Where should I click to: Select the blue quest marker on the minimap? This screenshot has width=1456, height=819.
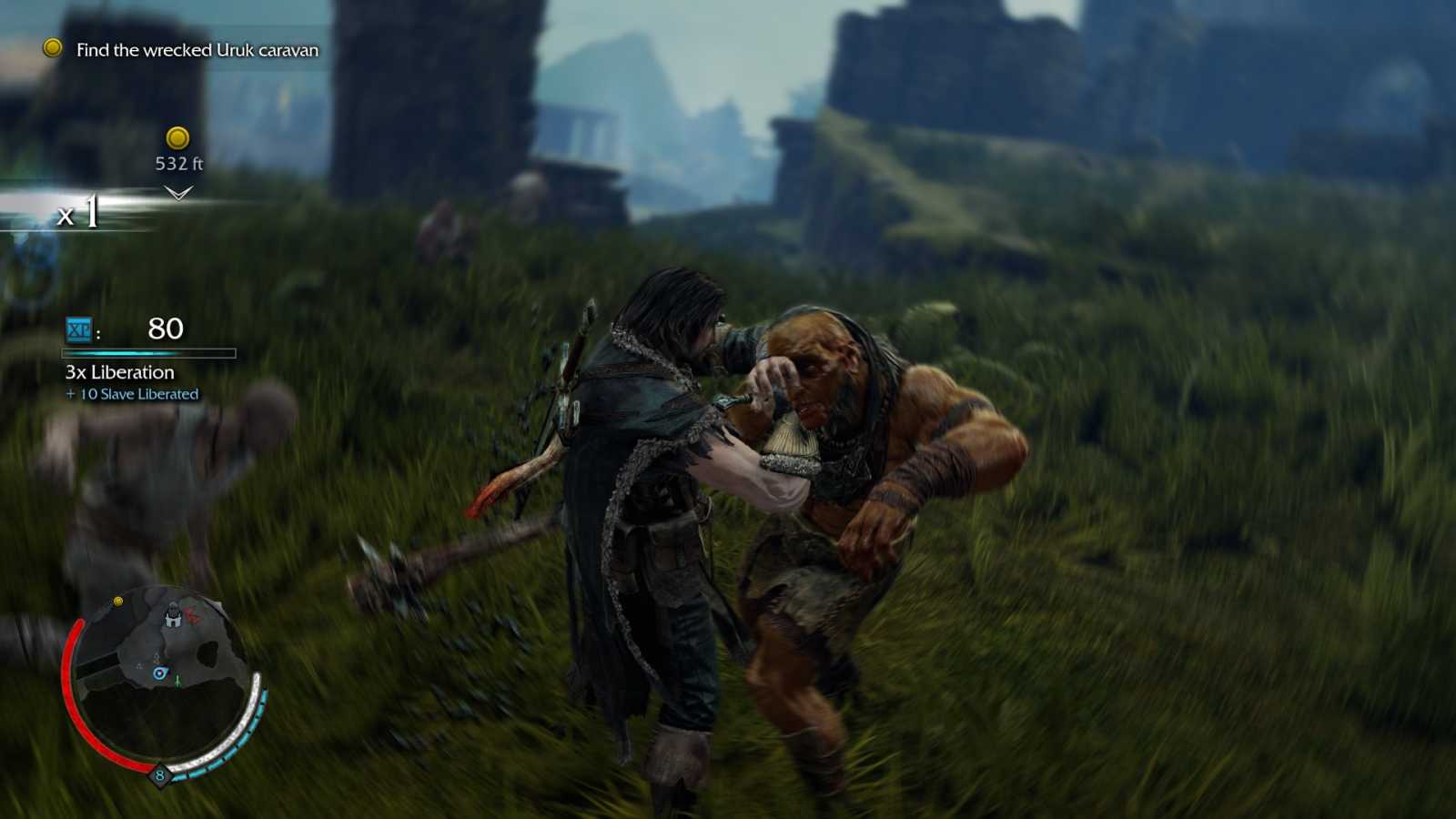coord(159,671)
